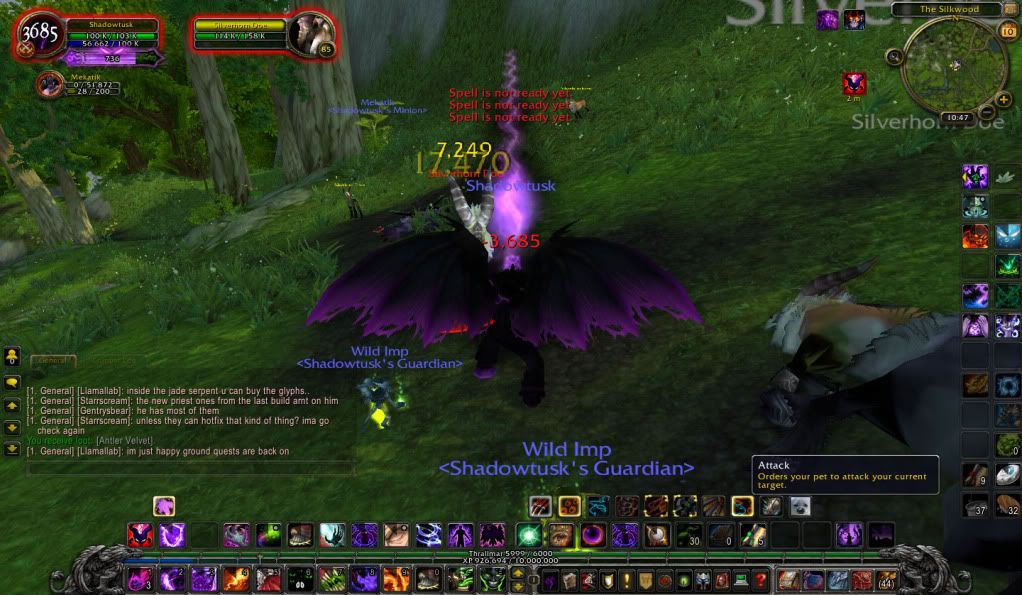Click the Silverhorn Doe target portrait
The image size is (1022, 595).
pos(308,34)
